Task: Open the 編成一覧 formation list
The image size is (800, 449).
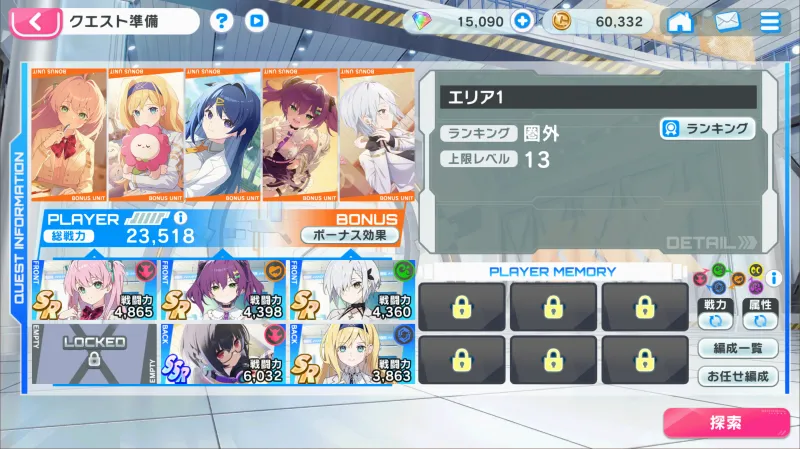Action: 738,348
